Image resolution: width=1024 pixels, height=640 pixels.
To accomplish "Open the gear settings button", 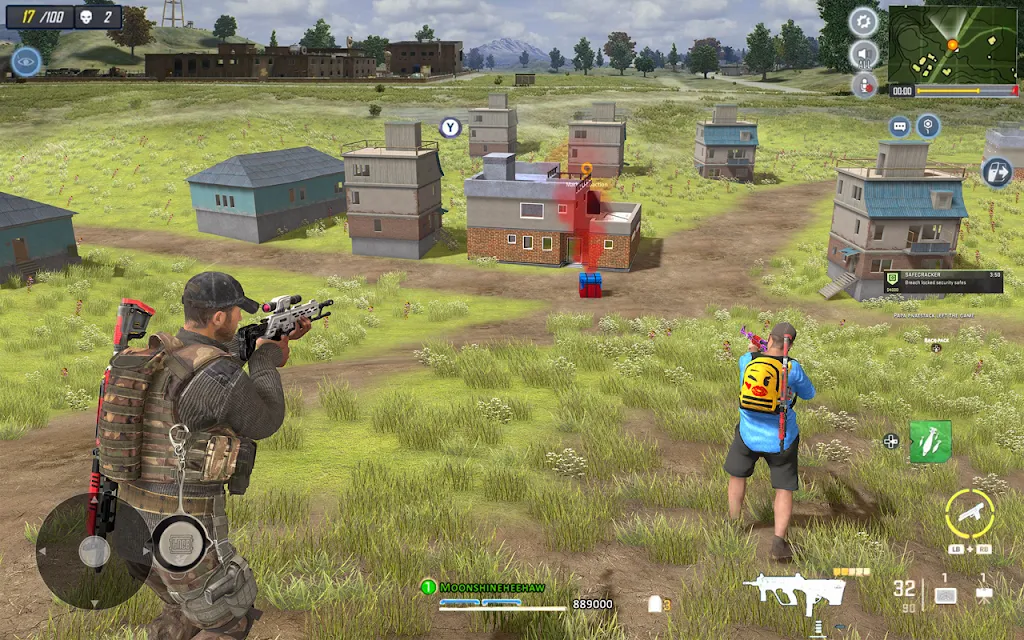I will pos(863,21).
